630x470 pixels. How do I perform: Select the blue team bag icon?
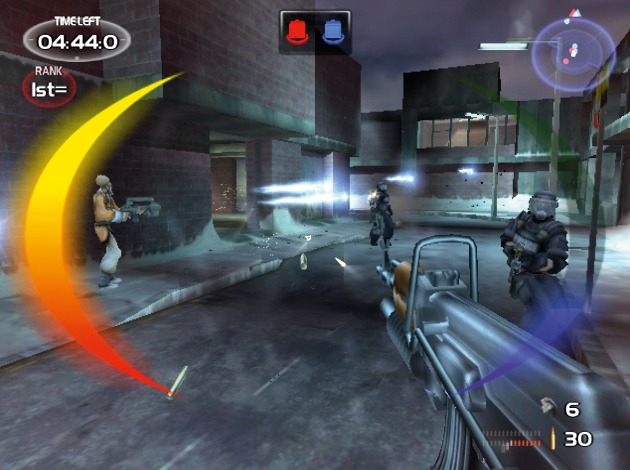[332, 31]
